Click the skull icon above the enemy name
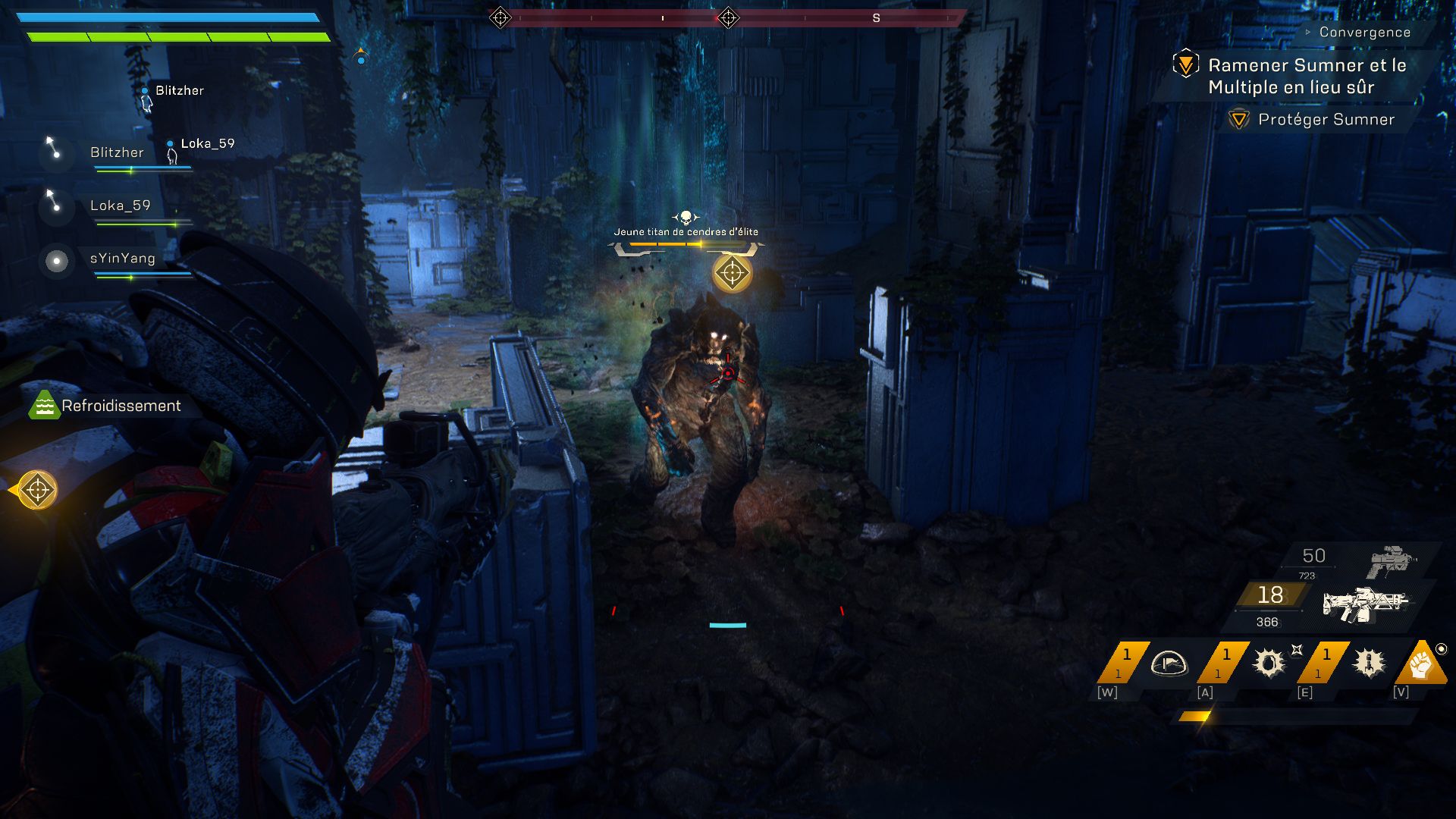Image resolution: width=1456 pixels, height=819 pixels. (x=685, y=218)
